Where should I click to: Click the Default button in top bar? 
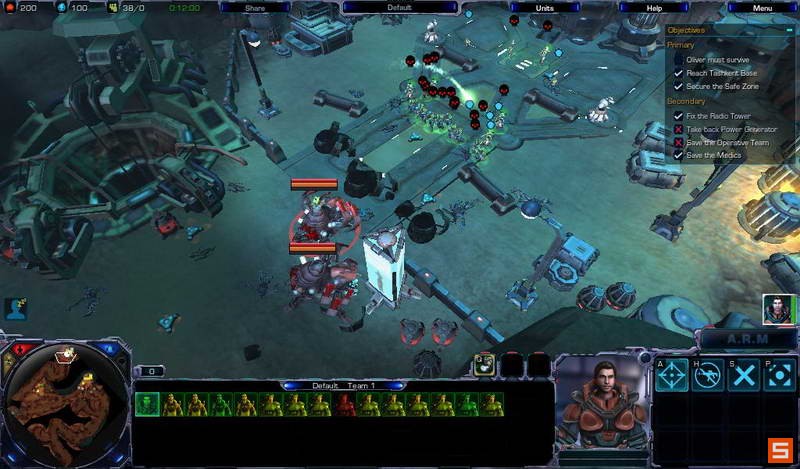[399, 7]
